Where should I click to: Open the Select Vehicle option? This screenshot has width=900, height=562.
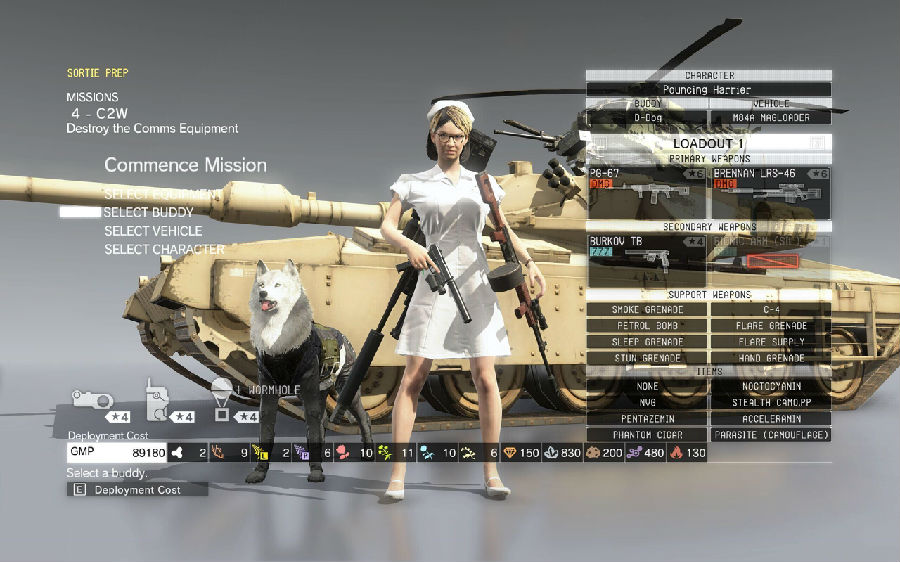pyautogui.click(x=152, y=231)
